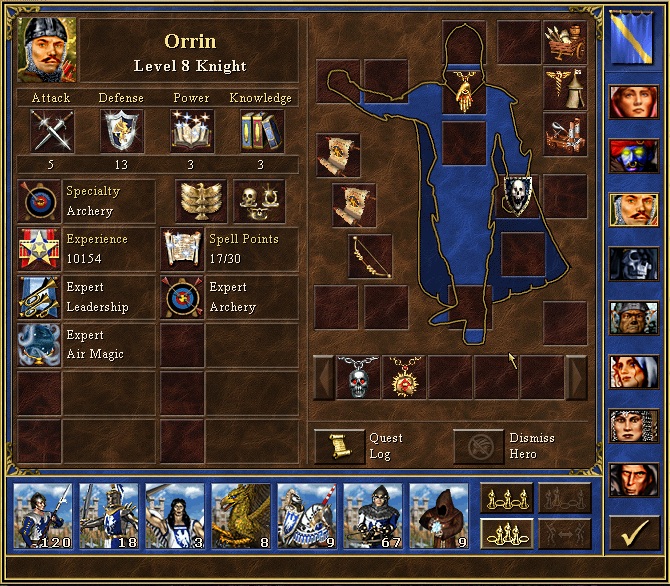Show backpack items with the left arrow
This screenshot has height=586, width=670.
click(x=324, y=377)
